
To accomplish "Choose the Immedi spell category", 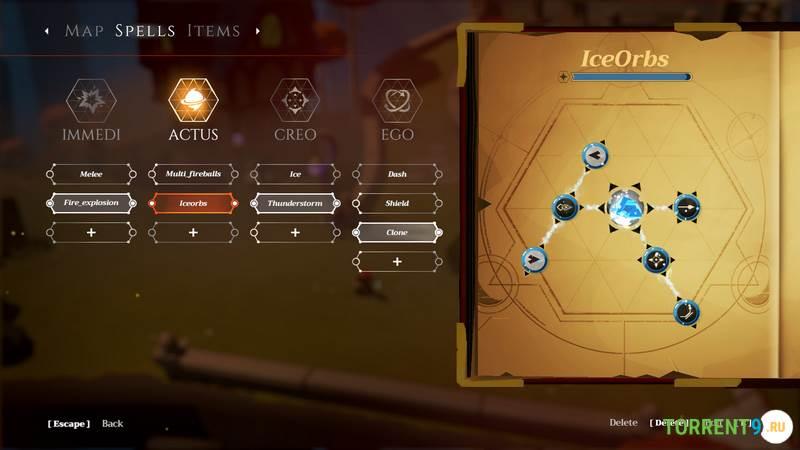I will pyautogui.click(x=91, y=101).
